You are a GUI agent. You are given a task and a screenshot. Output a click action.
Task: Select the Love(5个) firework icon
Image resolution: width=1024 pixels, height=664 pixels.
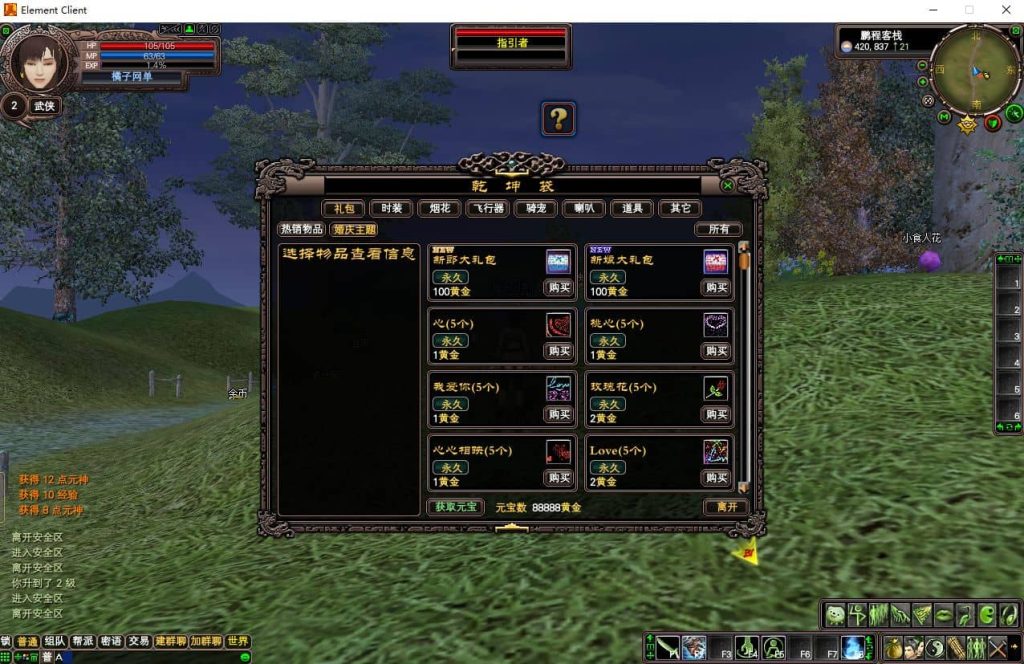coord(715,451)
